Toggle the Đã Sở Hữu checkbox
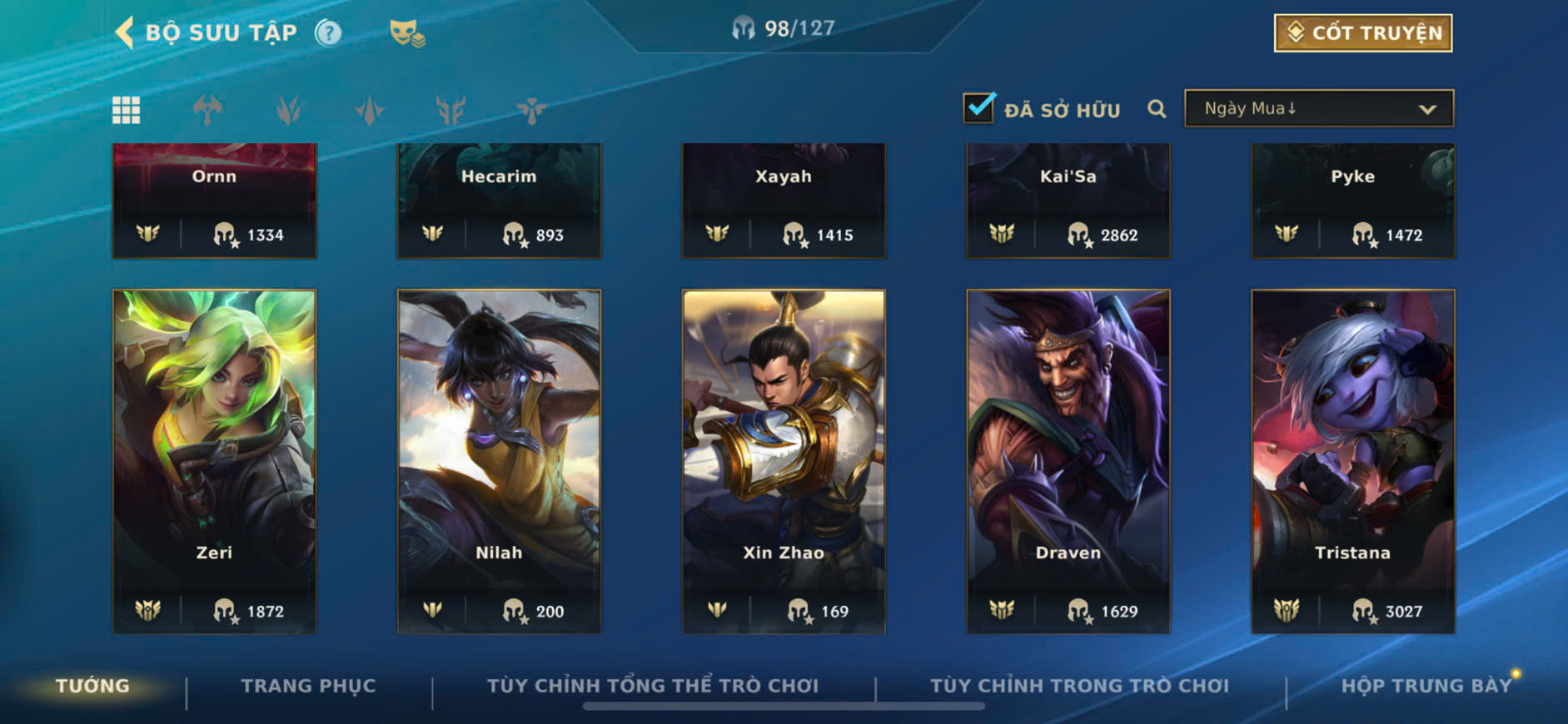 coord(978,108)
